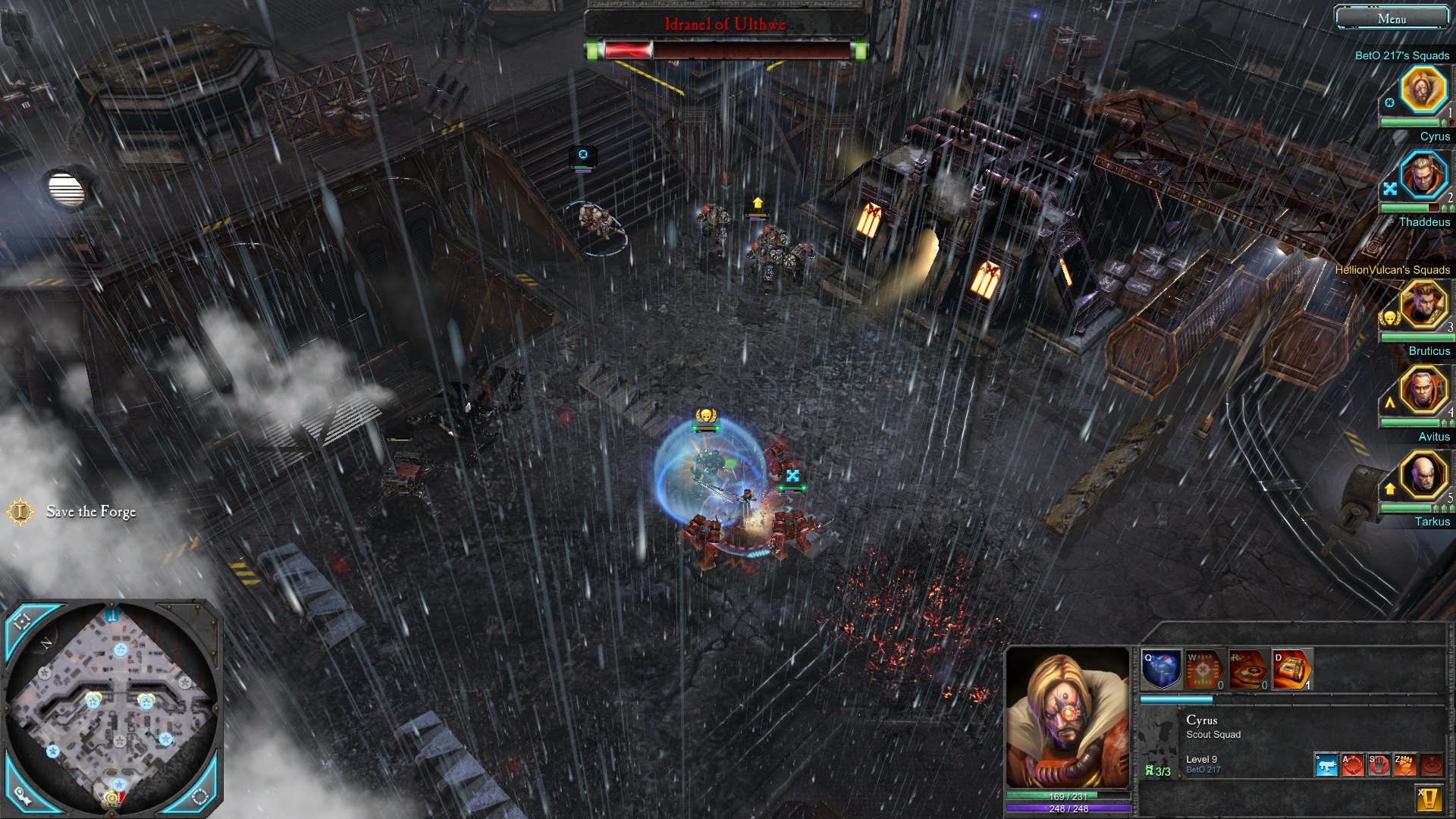Select Bruticus squad portrait
The width and height of the screenshot is (1456, 819).
pos(1423,304)
